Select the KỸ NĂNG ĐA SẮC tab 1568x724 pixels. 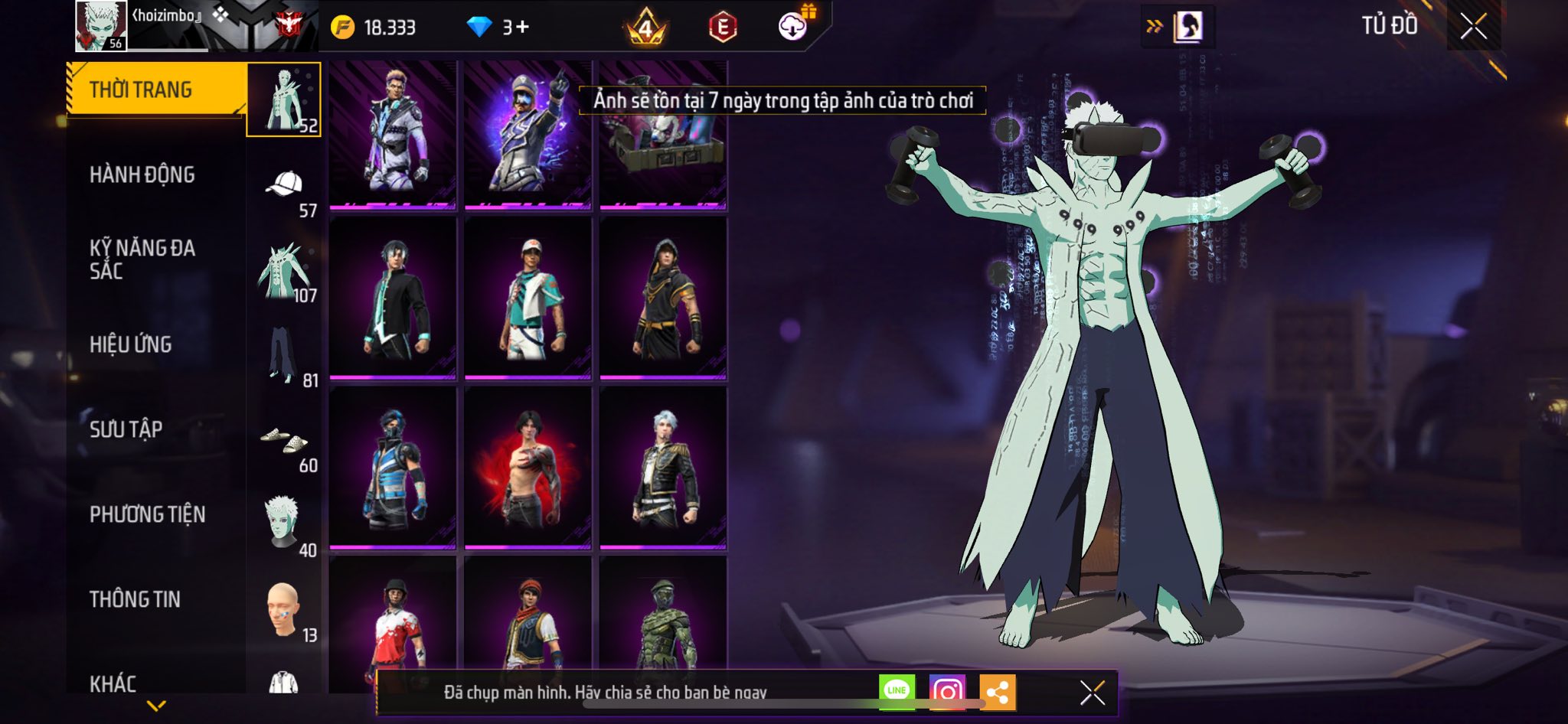tap(142, 259)
